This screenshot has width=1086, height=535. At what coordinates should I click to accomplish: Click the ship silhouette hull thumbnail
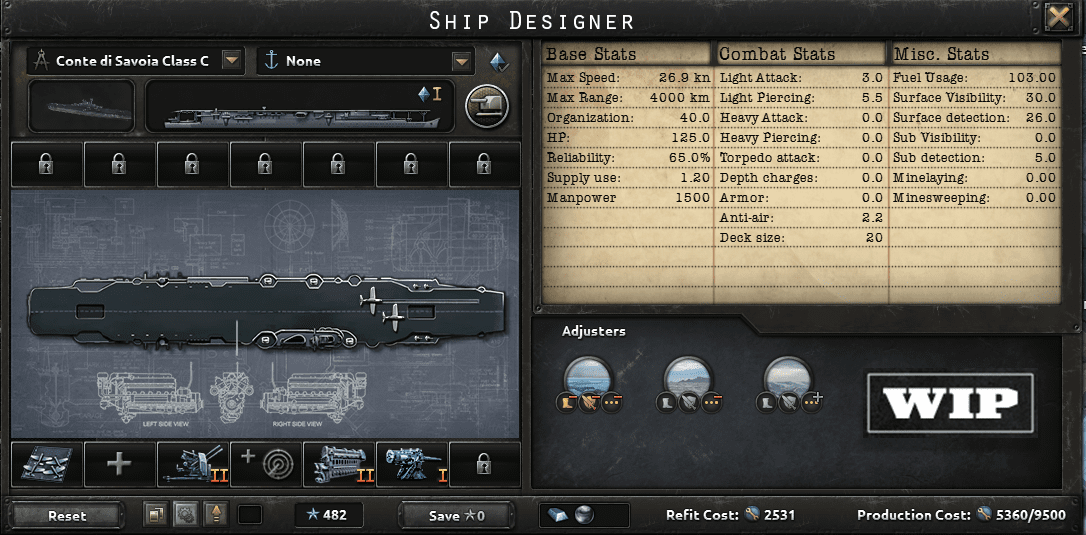click(x=82, y=105)
